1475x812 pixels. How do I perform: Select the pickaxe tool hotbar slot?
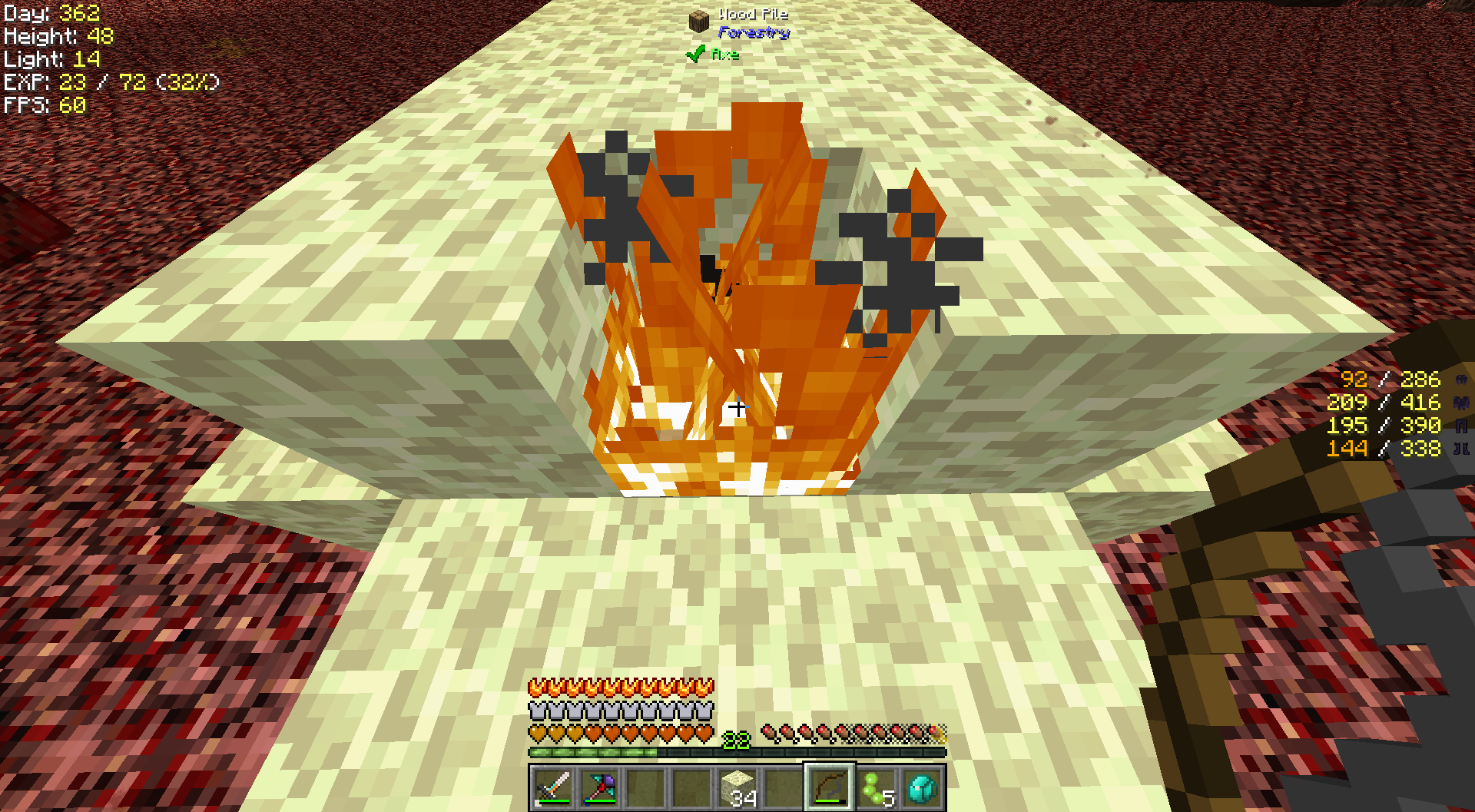tap(599, 787)
